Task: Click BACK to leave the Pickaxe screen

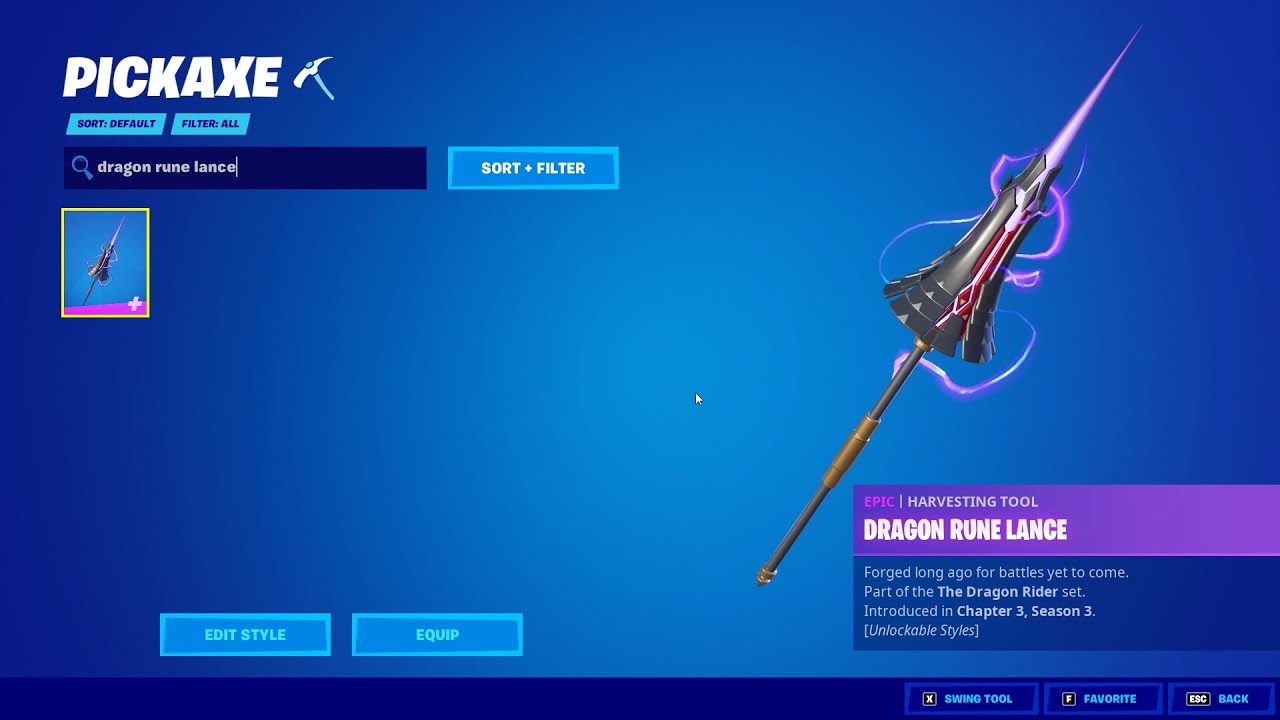Action: tap(1234, 698)
